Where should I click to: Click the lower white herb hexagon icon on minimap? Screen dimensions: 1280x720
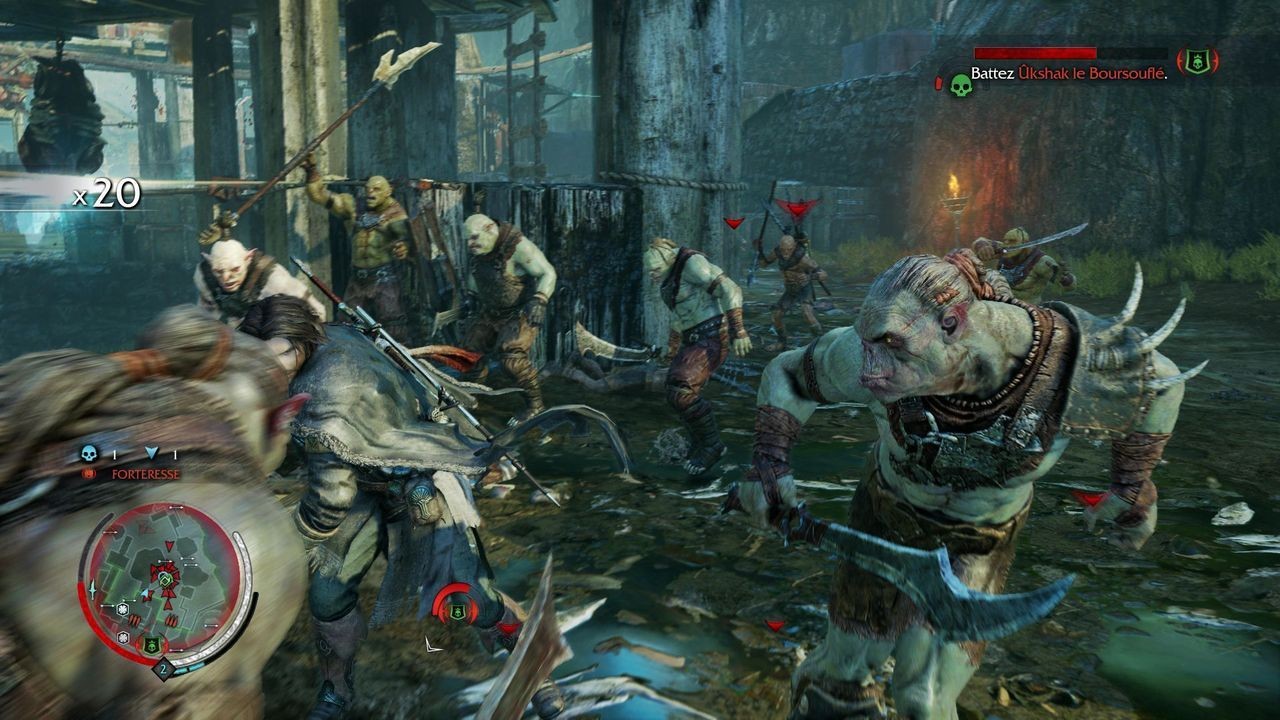pyautogui.click(x=122, y=636)
